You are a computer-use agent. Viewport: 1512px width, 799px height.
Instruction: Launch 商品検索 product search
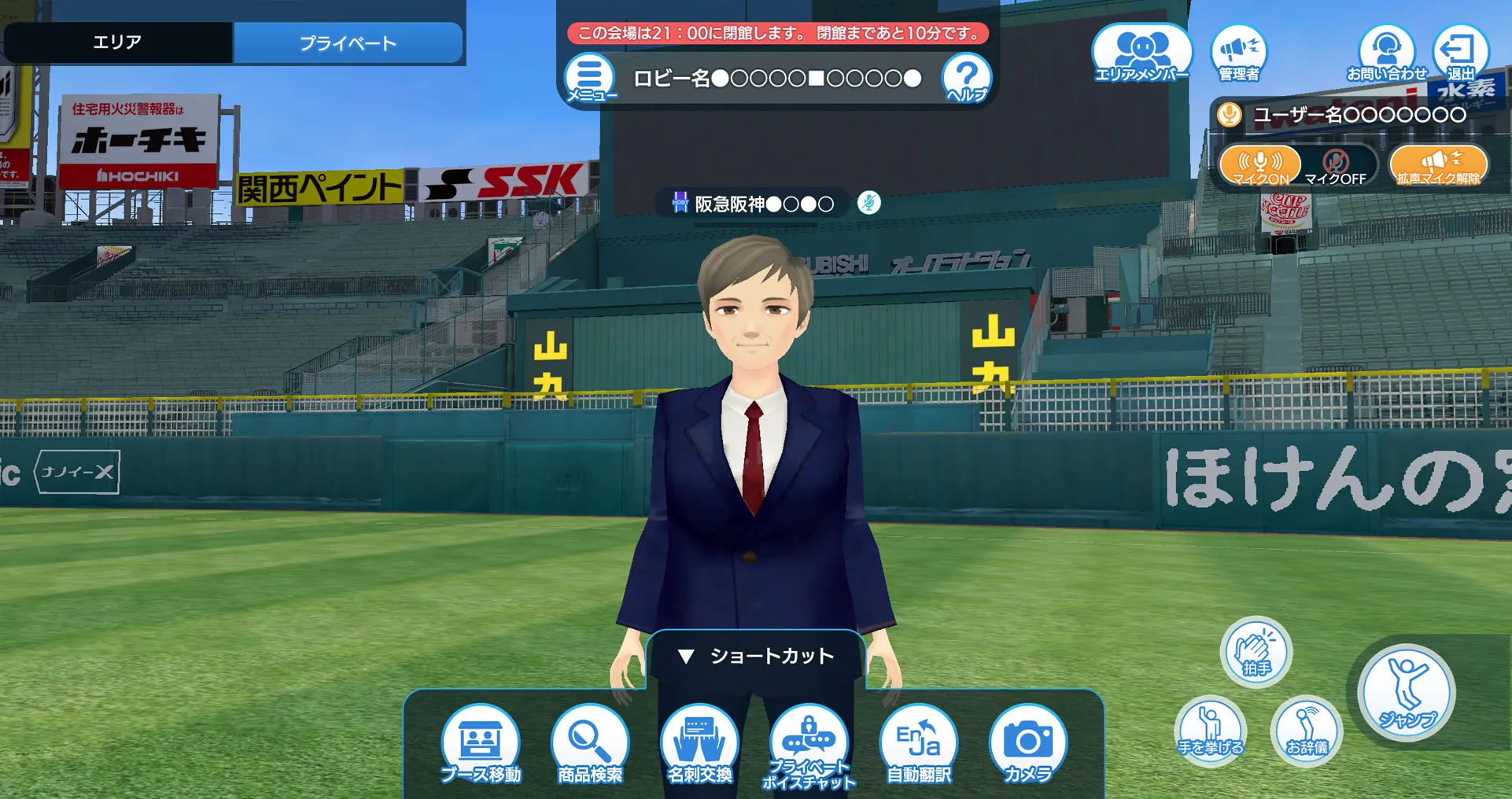pyautogui.click(x=590, y=744)
